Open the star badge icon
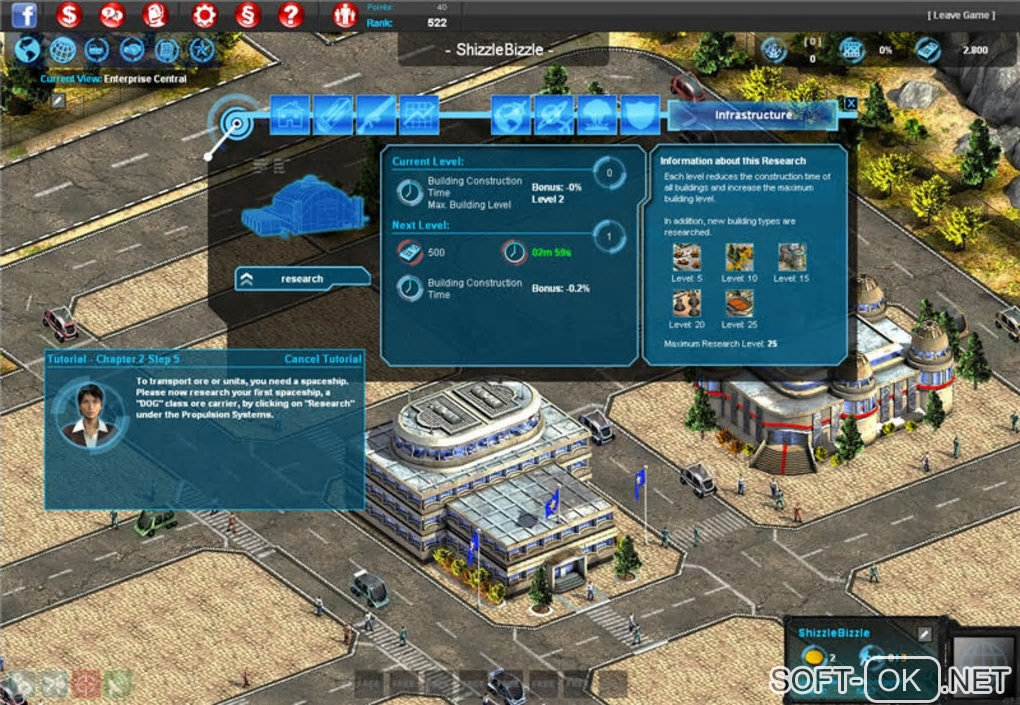Screen dimensions: 1020x705 (202, 49)
